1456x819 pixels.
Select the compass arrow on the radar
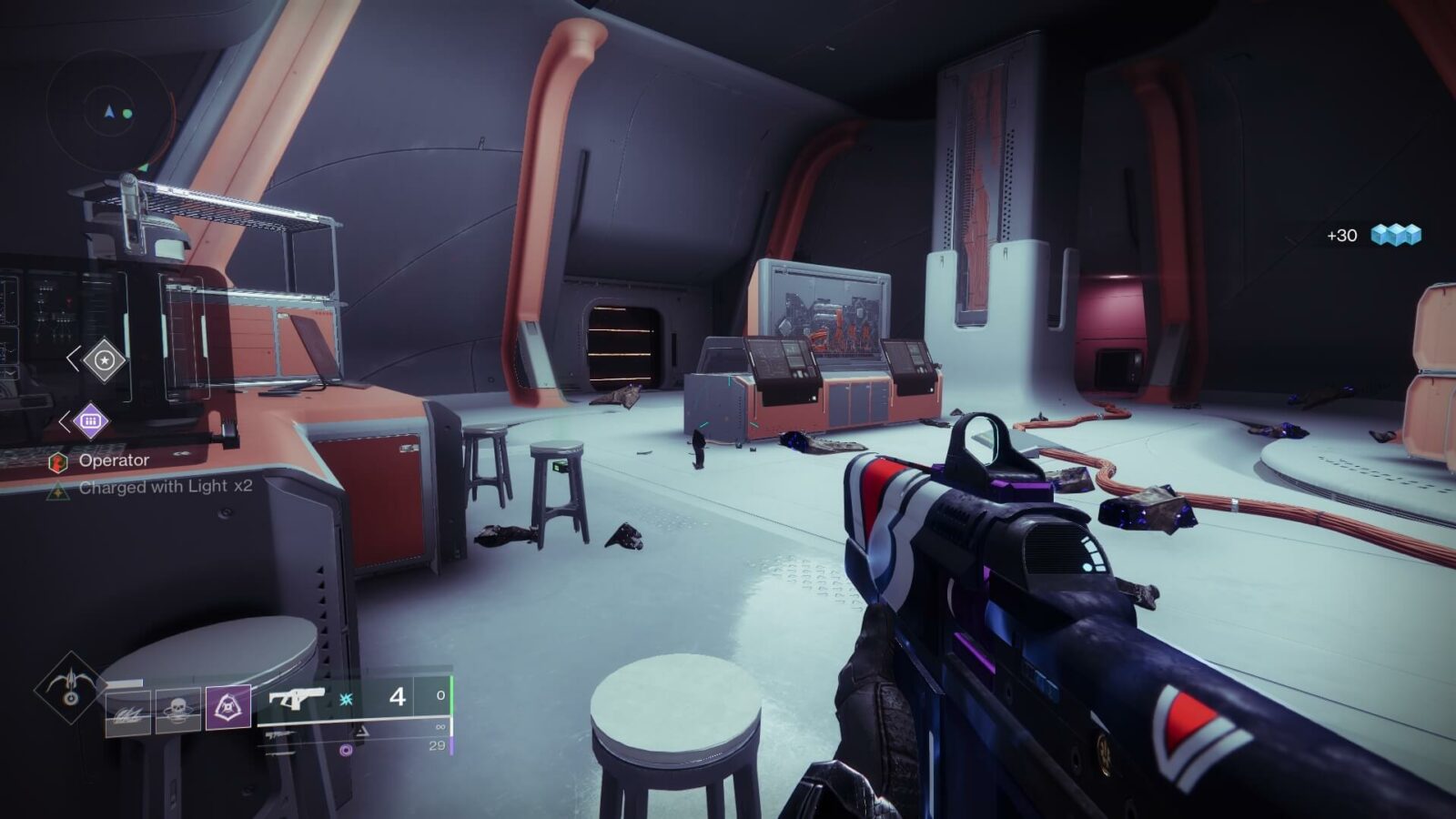tap(109, 111)
